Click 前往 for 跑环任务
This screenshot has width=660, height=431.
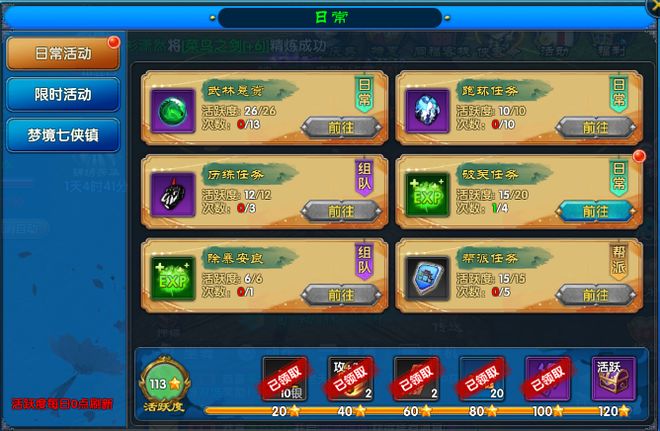click(x=595, y=127)
